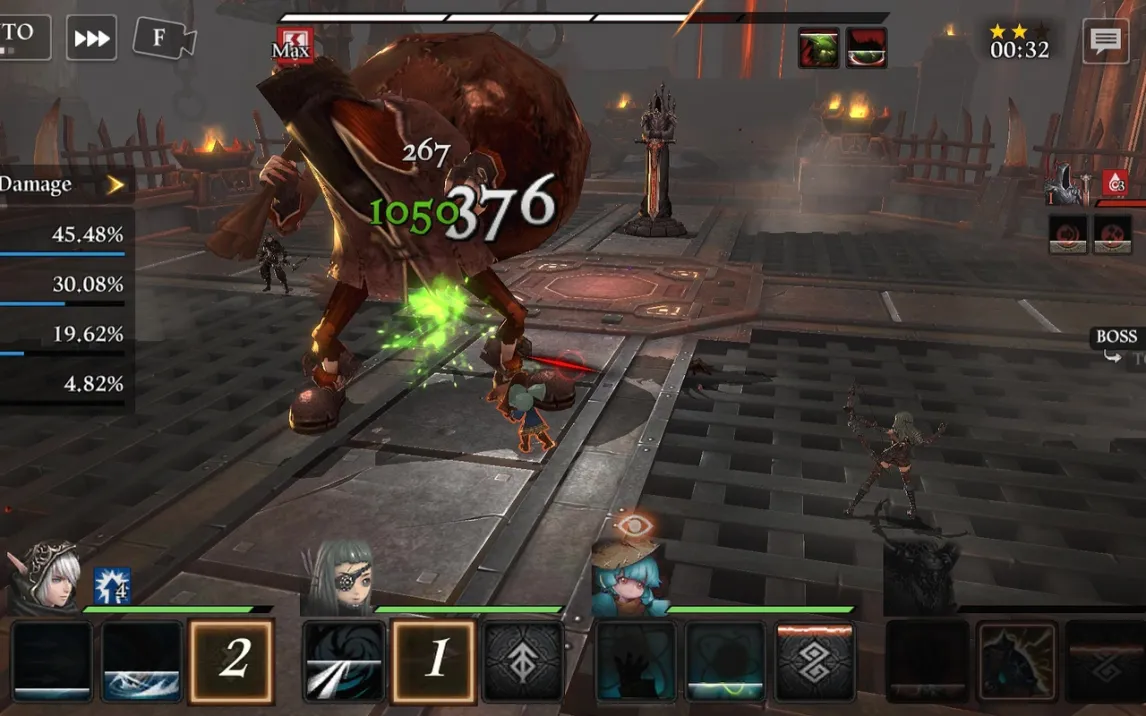Activate the skill showing cooldown number 2
Screen dimensions: 1146x716
coord(232,660)
